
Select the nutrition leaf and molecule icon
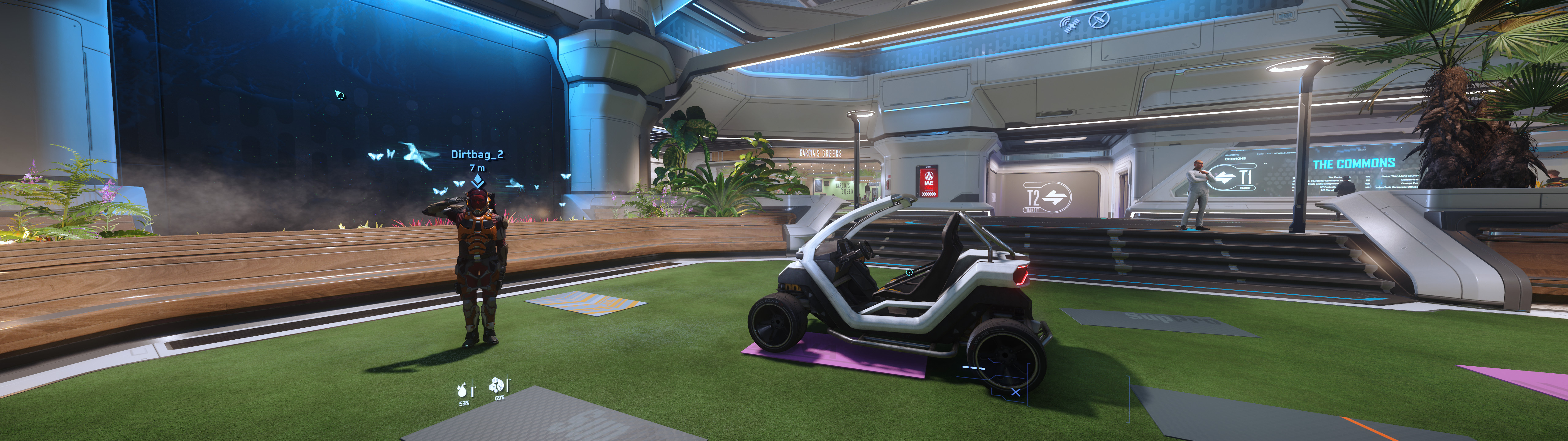coord(497,386)
